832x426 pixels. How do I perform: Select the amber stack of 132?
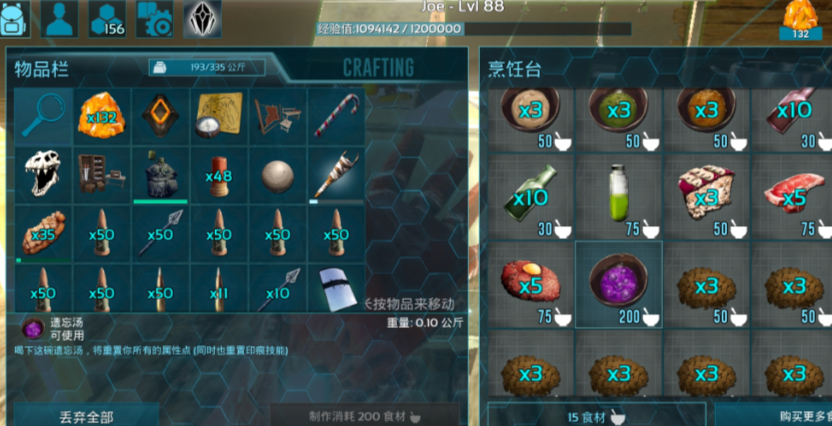tap(101, 115)
